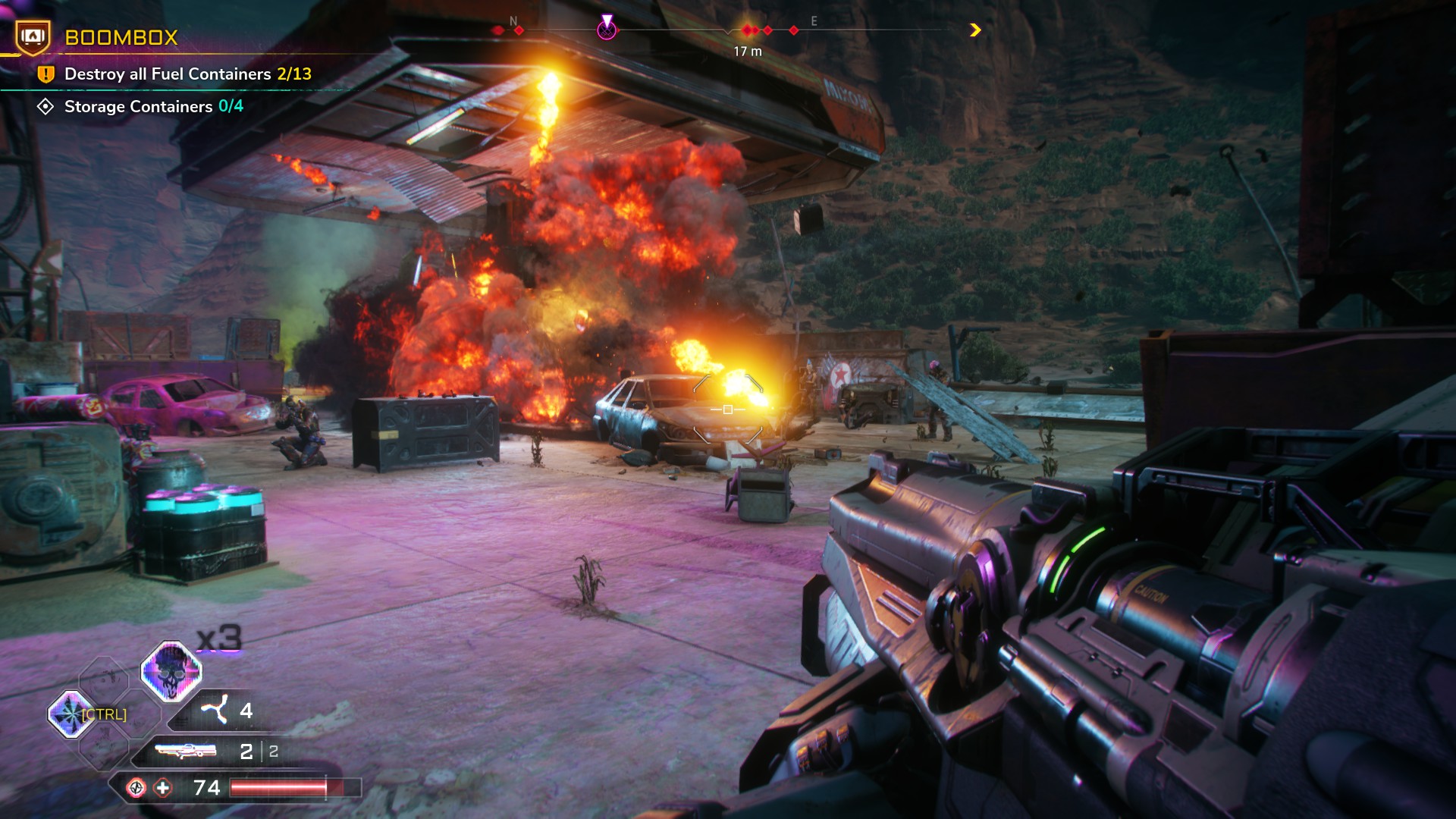
Task: Activate the purple diamond ability icon
Action: [x=71, y=714]
